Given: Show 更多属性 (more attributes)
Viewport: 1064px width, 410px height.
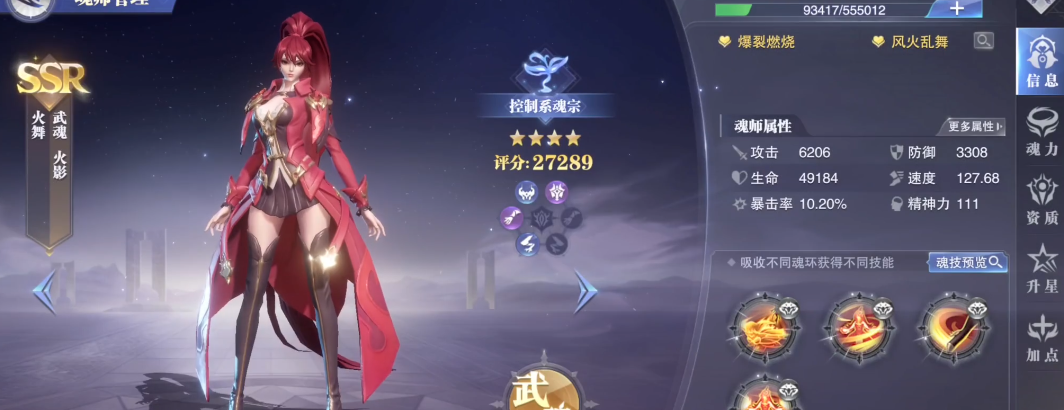Looking at the screenshot, I should (975, 127).
